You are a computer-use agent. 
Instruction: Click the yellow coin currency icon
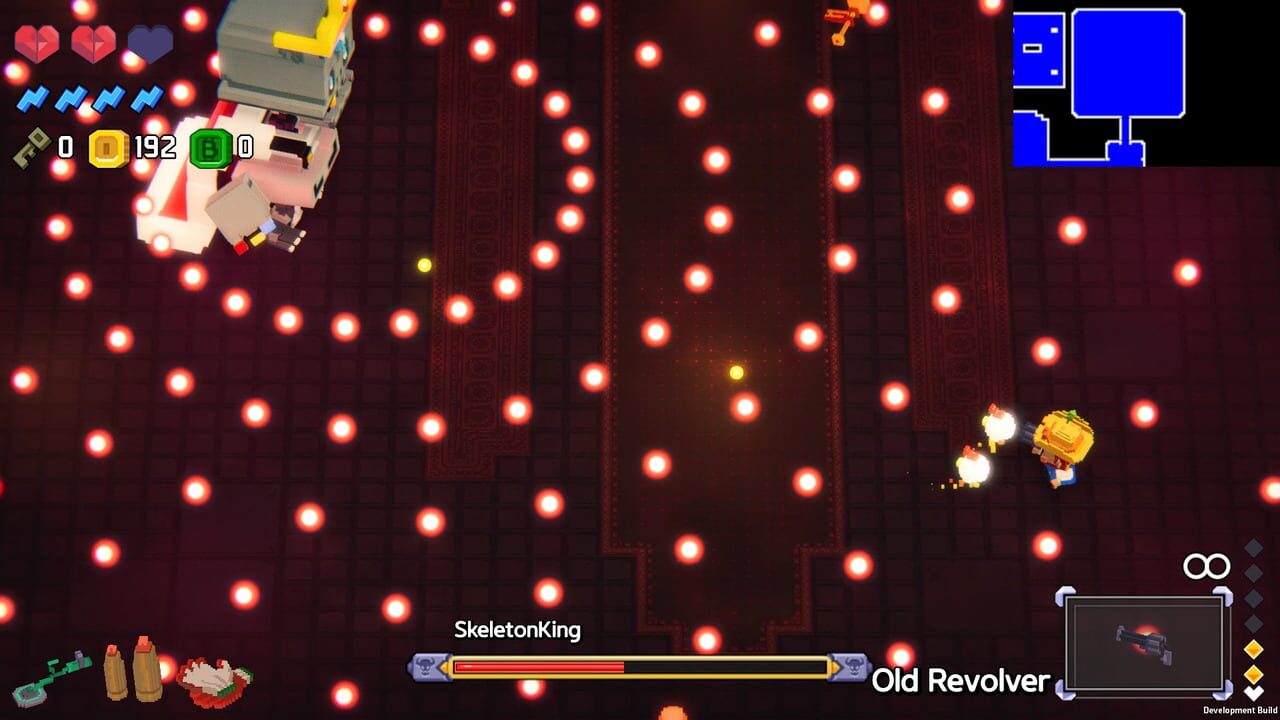click(x=111, y=147)
